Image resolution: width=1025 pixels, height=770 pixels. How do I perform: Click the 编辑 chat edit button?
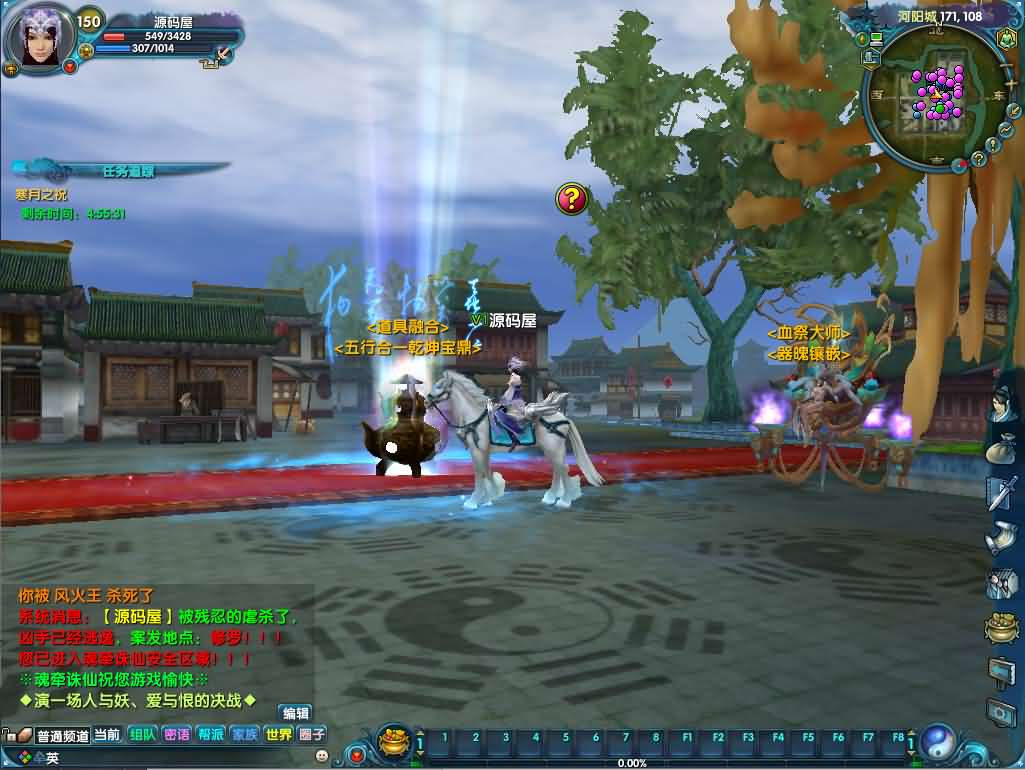pos(296,713)
